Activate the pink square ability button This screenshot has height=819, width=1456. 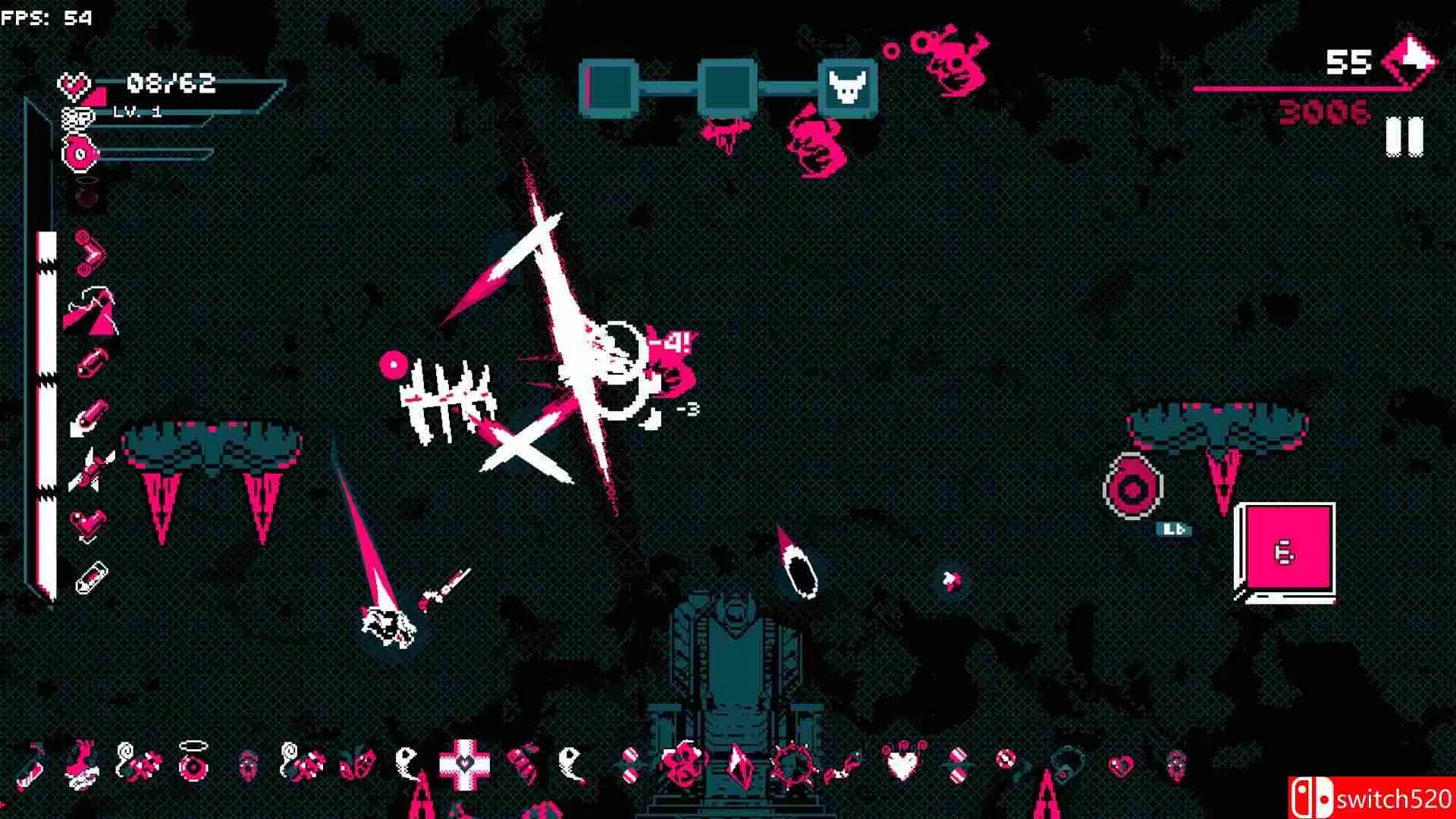pyautogui.click(x=1285, y=551)
